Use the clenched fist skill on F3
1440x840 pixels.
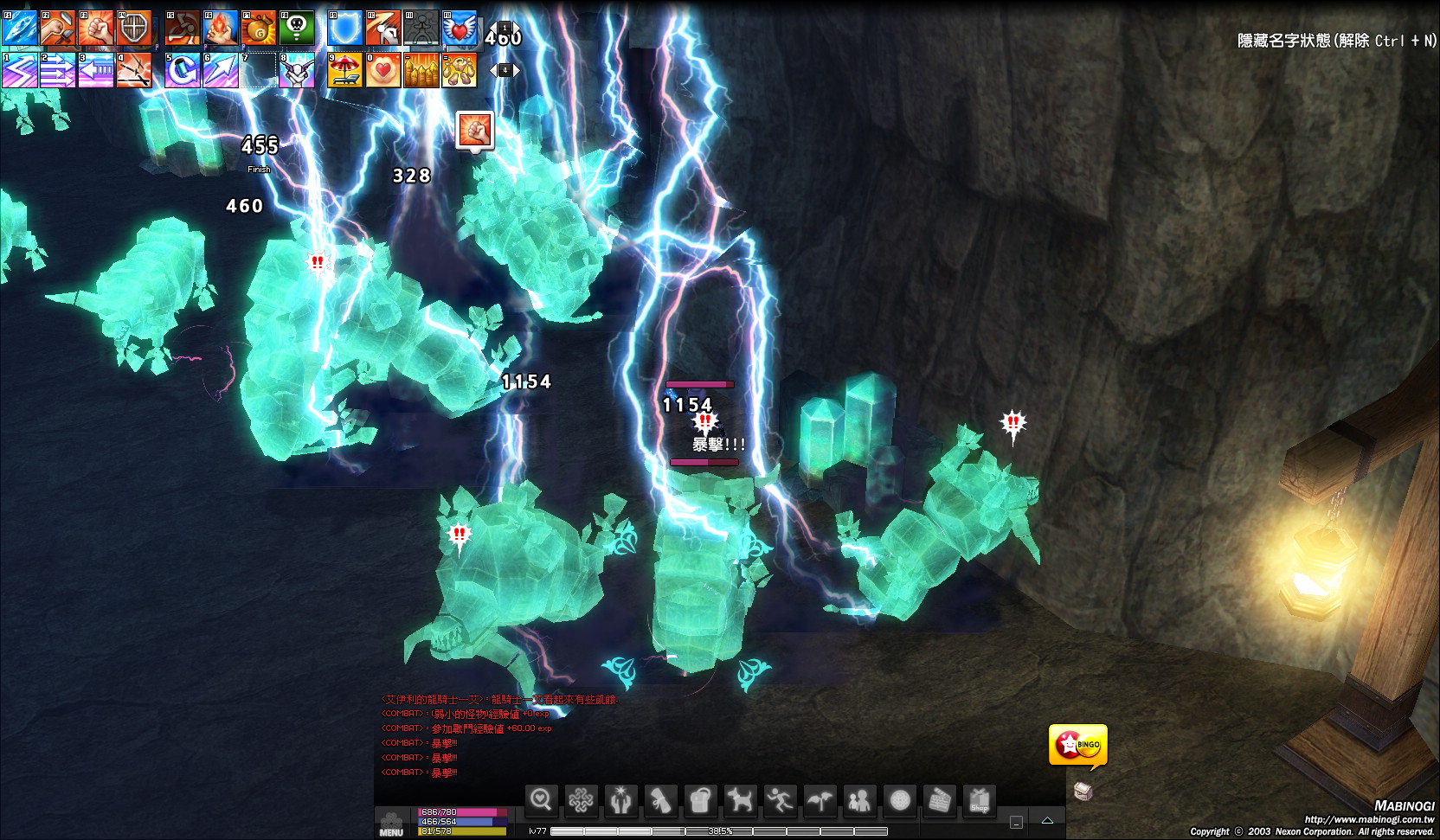(96, 29)
